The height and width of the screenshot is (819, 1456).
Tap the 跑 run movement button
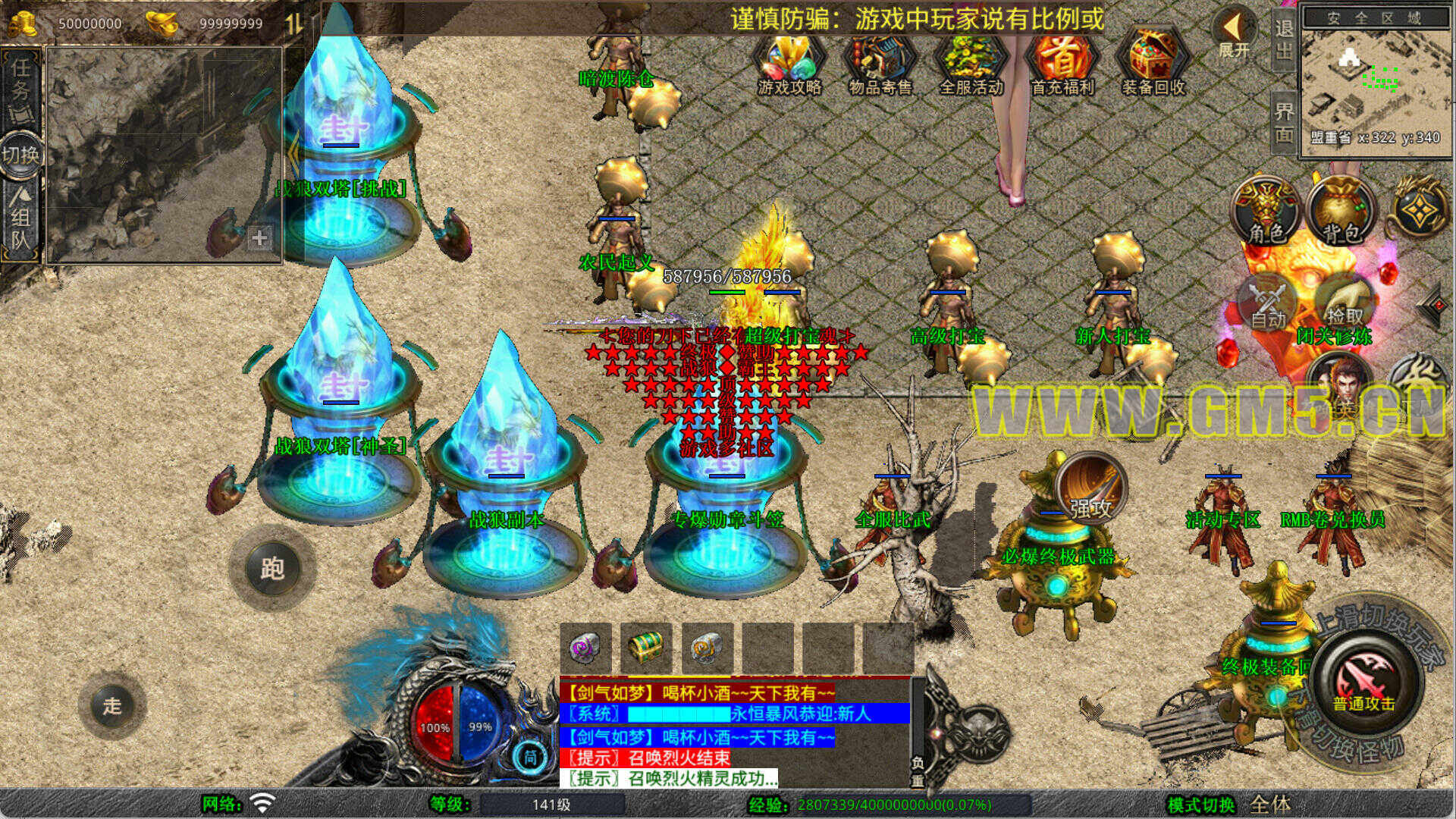[272, 567]
